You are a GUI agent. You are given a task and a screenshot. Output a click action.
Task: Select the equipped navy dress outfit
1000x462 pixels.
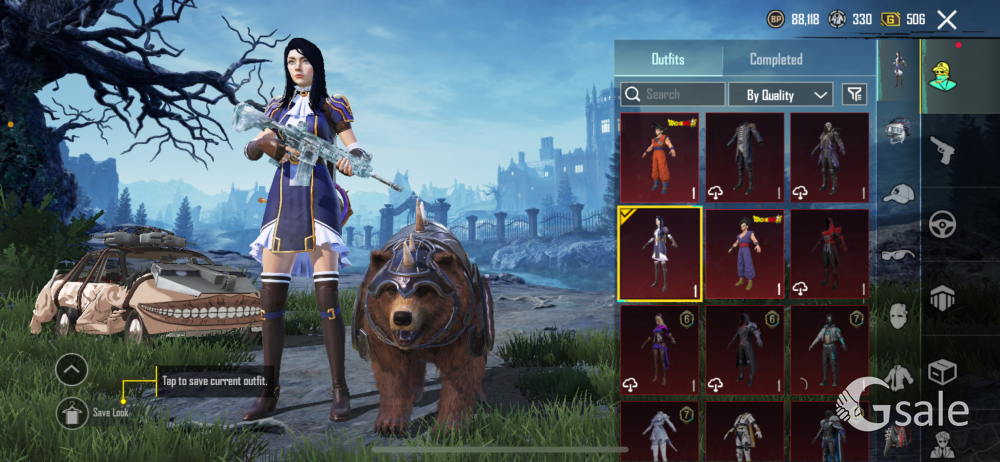pyautogui.click(x=660, y=254)
